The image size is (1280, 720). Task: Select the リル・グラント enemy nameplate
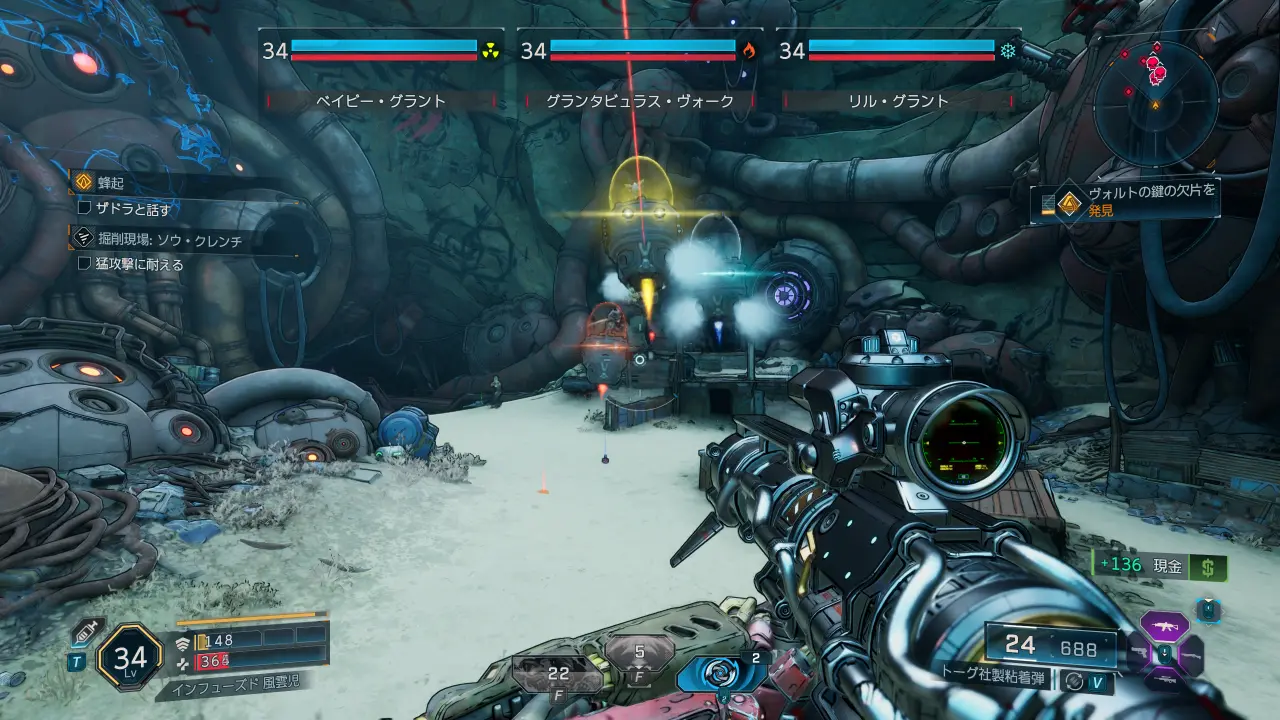pos(898,100)
